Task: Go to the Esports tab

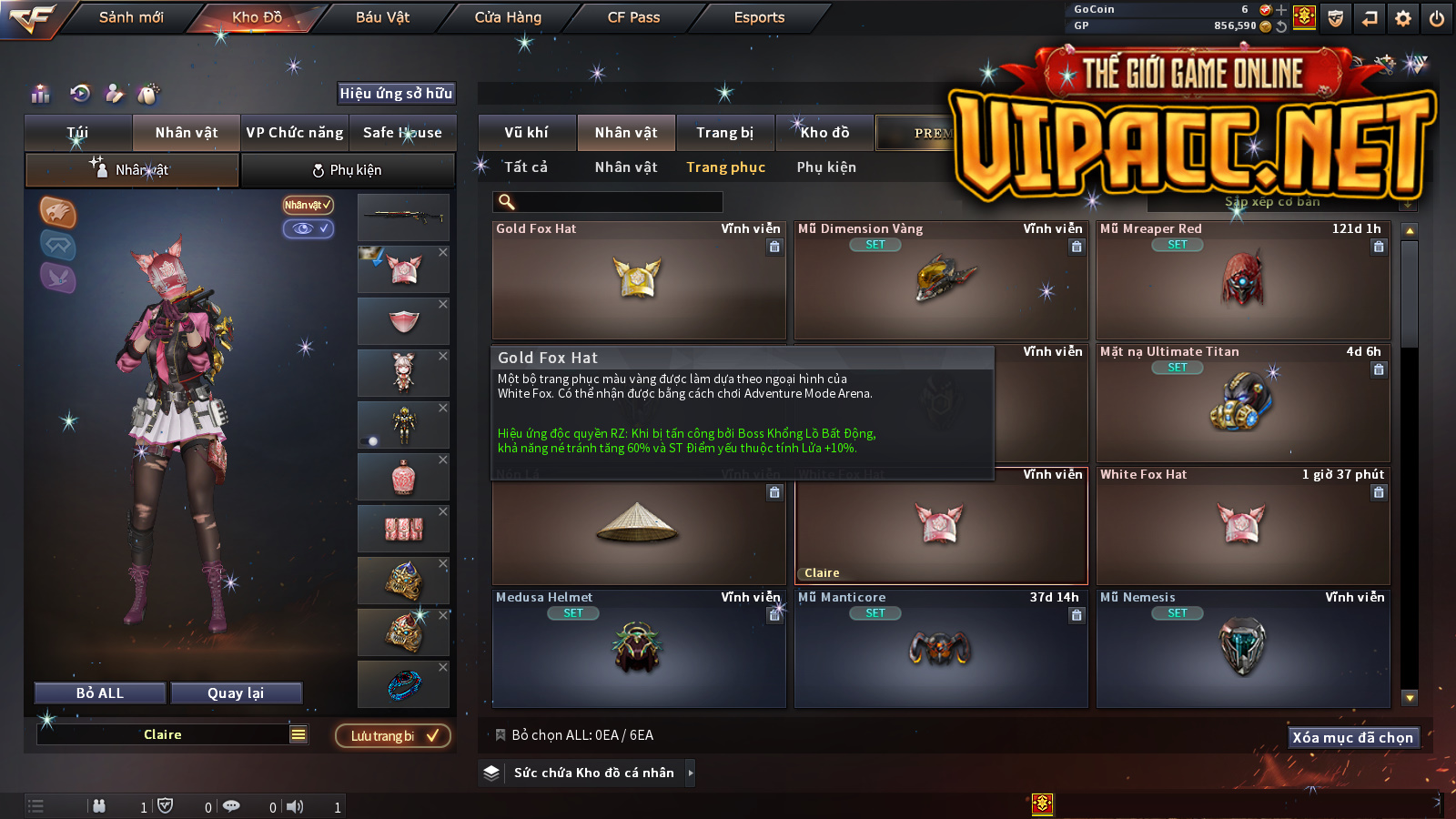Action: 759,17
